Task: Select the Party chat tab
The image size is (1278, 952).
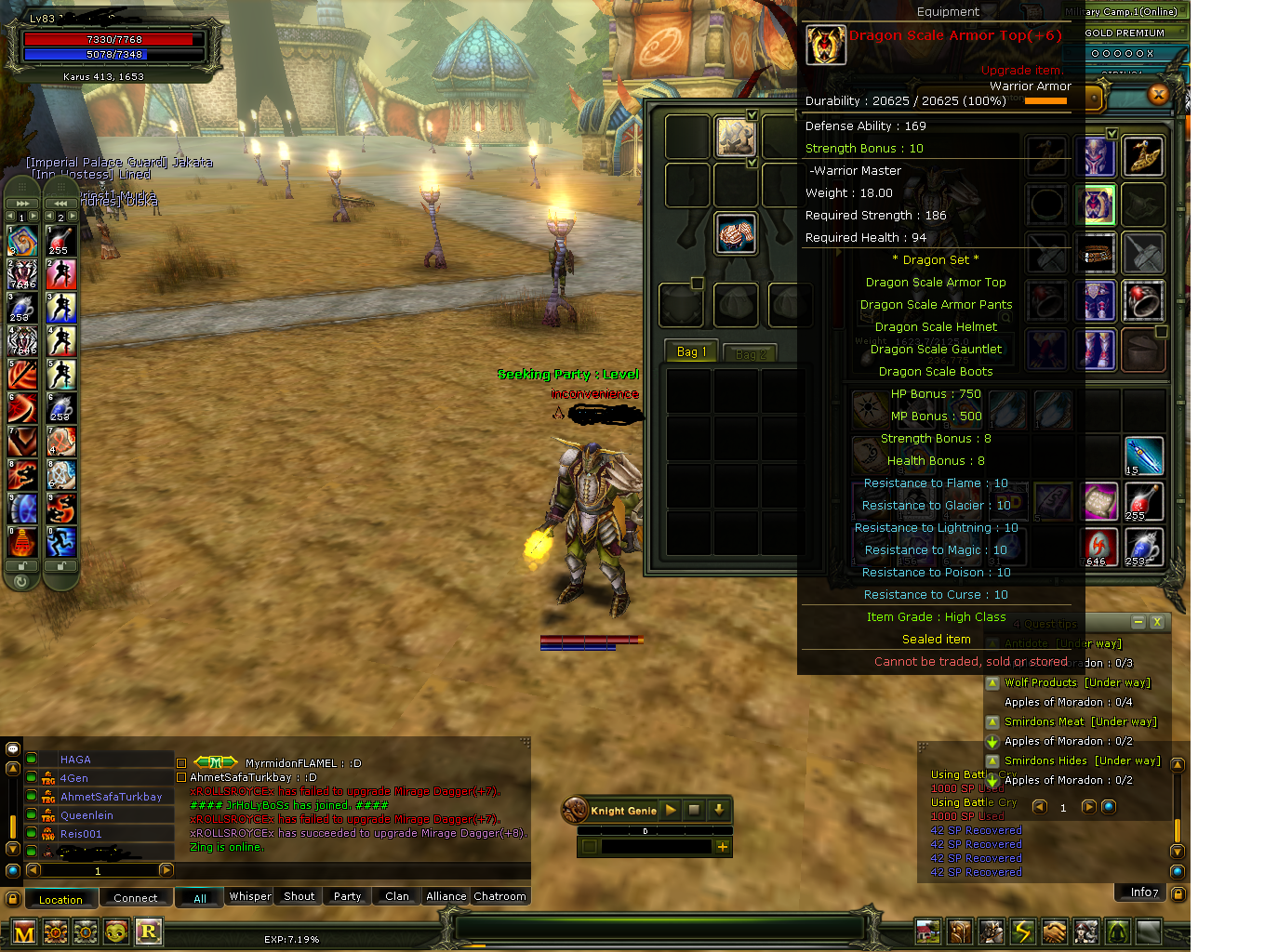Action: 346,896
